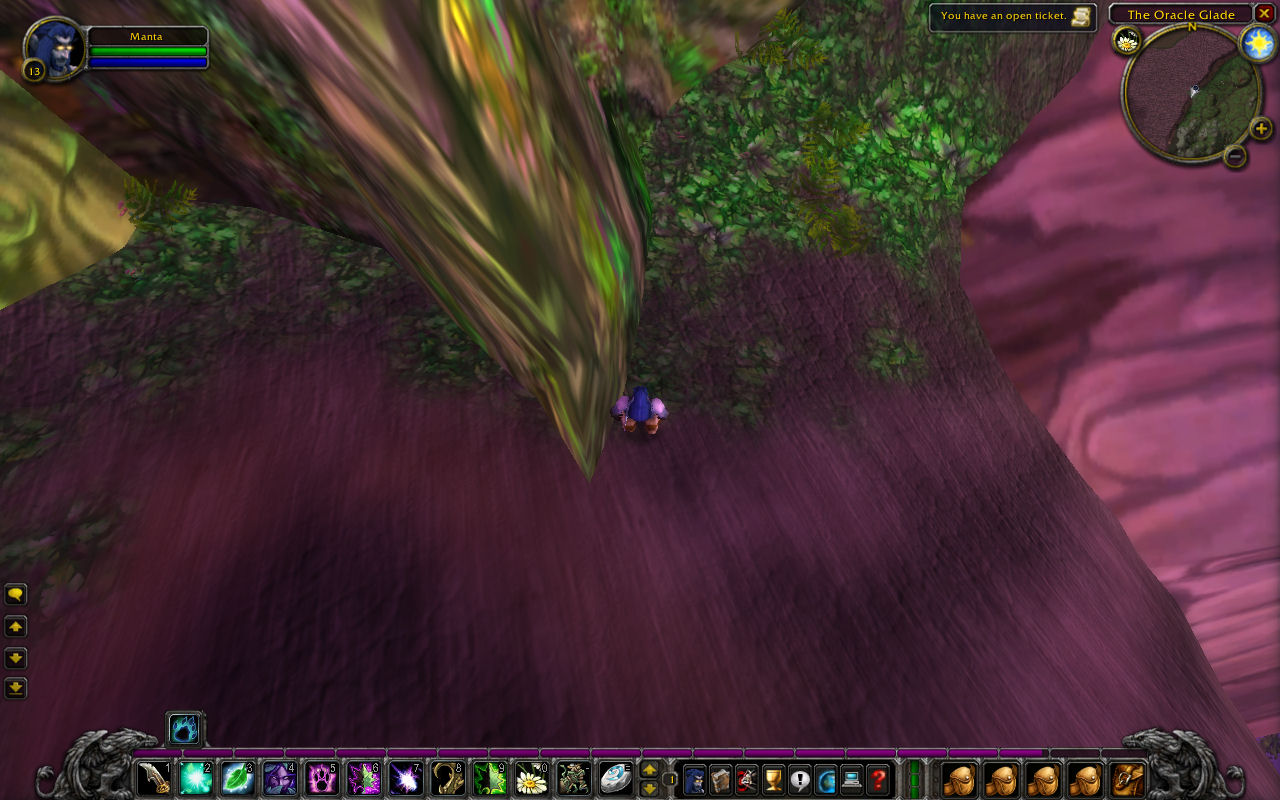Open the spellbook micro button
This screenshot has width=1280, height=800.
(720, 778)
